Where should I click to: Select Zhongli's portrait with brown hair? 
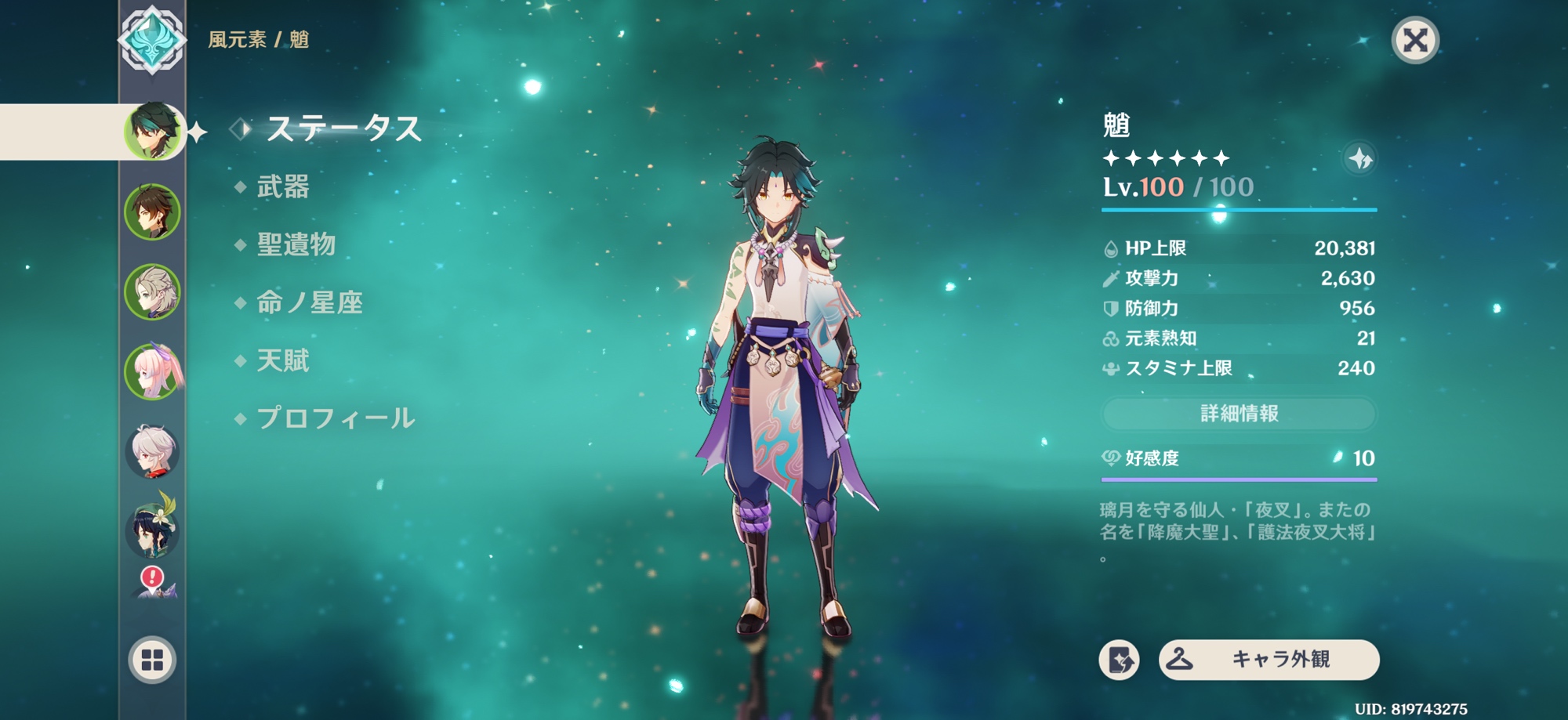point(152,212)
